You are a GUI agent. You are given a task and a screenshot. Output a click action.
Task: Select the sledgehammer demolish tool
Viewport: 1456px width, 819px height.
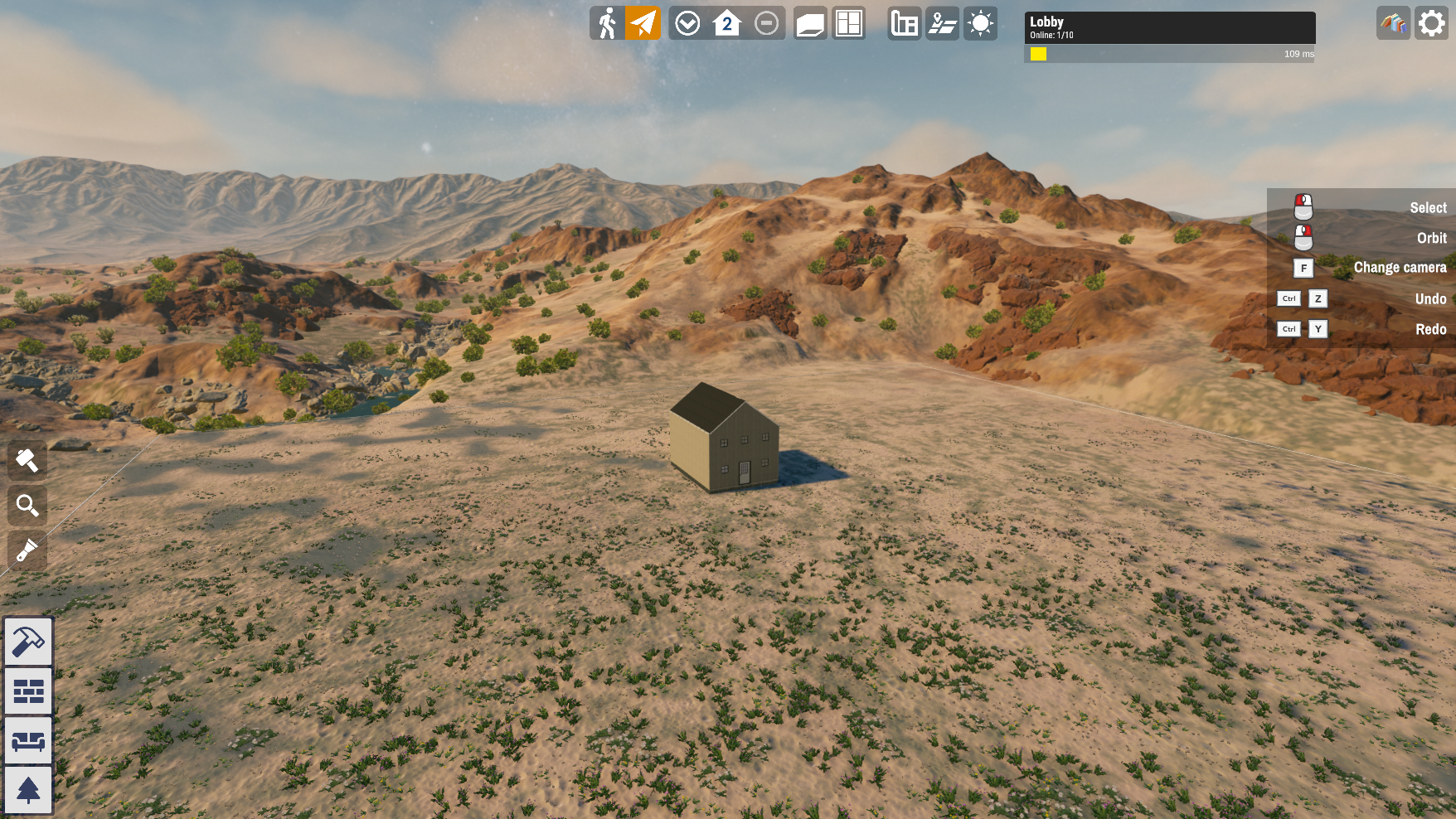tap(27, 461)
